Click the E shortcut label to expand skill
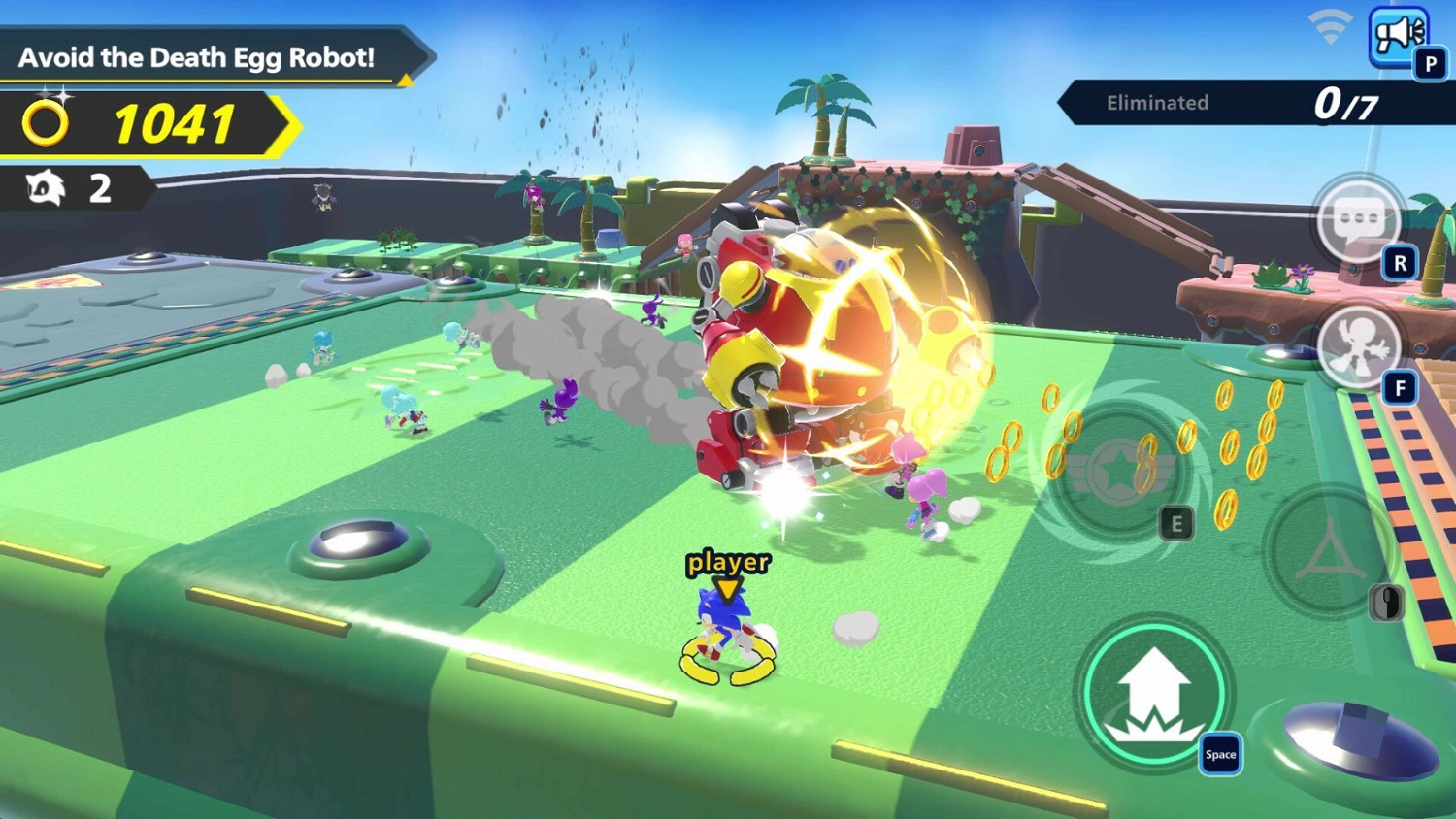 (x=1176, y=524)
